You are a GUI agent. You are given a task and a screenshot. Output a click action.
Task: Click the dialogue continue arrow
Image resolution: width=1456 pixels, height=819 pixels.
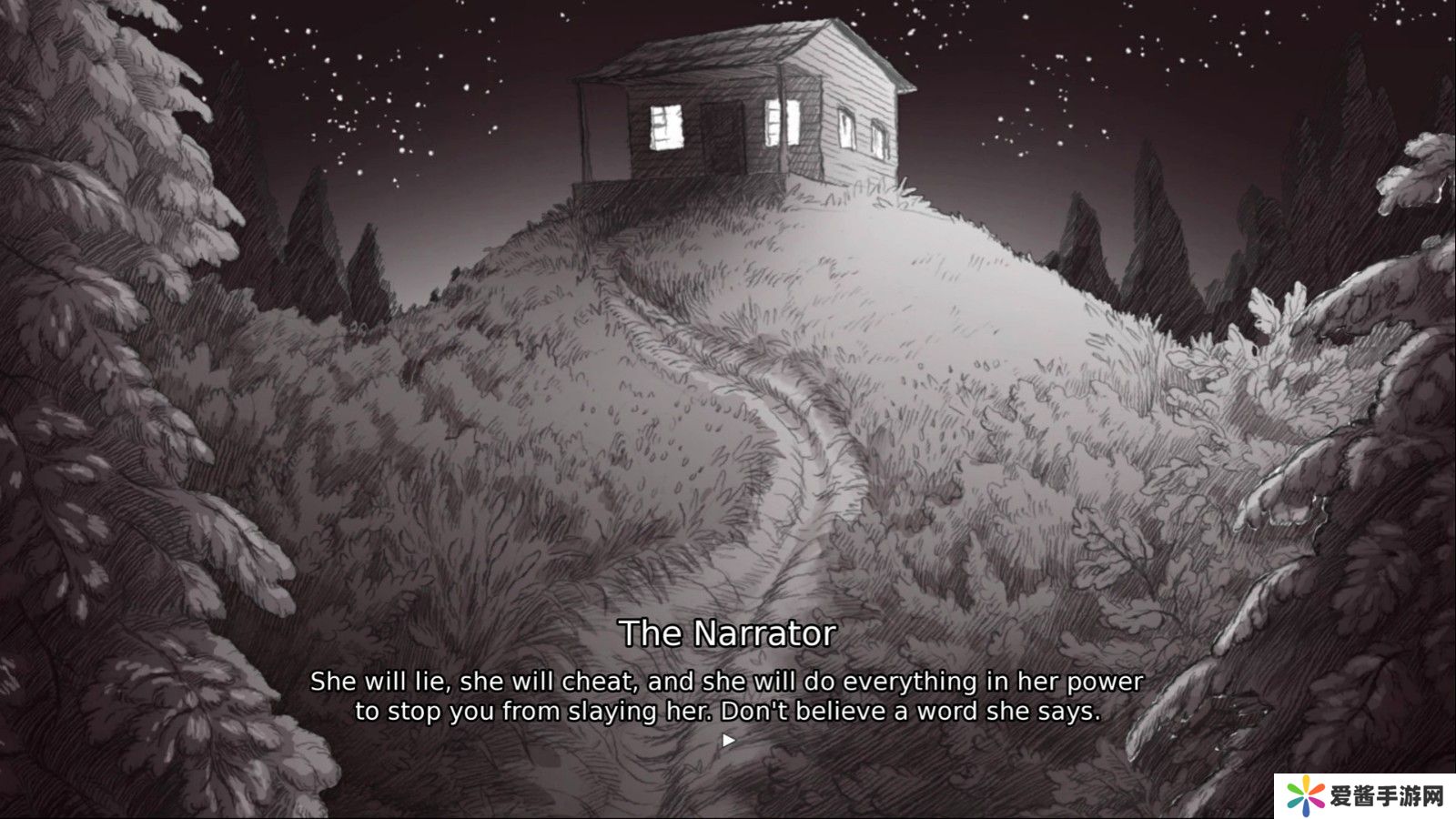(x=728, y=741)
